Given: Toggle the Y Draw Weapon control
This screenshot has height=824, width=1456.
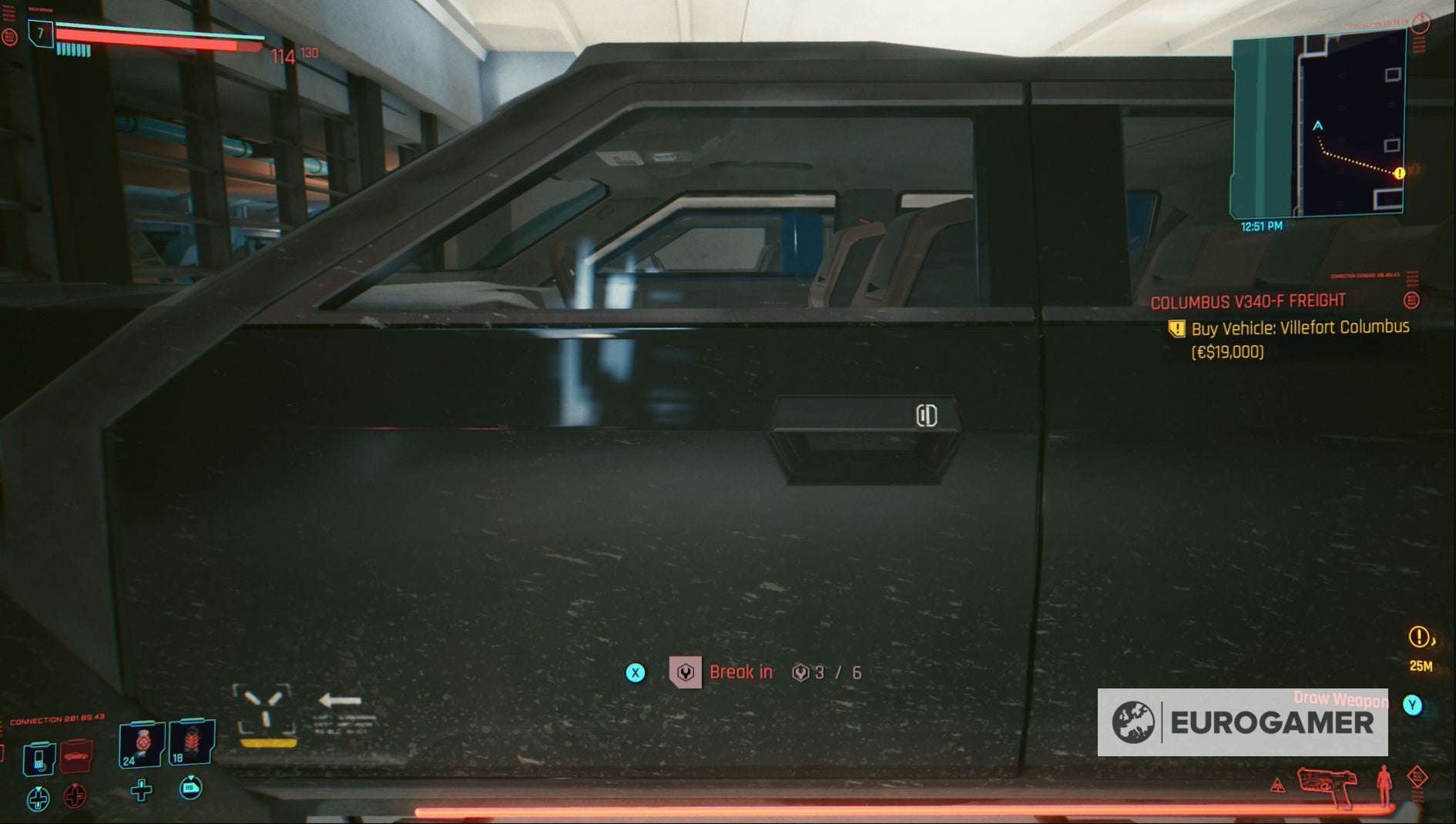Looking at the screenshot, I should pos(1412,705).
